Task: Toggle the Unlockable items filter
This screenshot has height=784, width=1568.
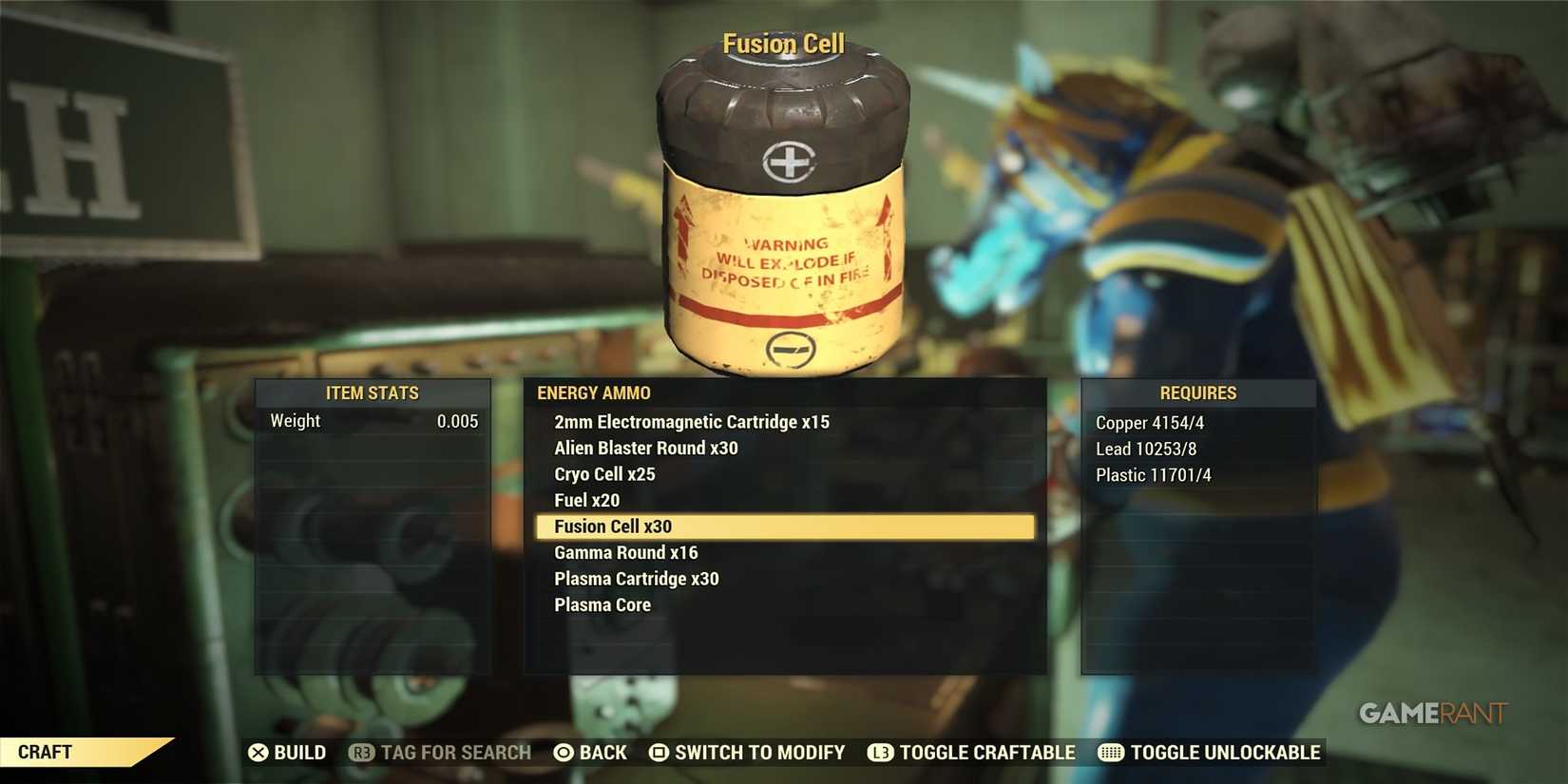Action: pos(1225,753)
